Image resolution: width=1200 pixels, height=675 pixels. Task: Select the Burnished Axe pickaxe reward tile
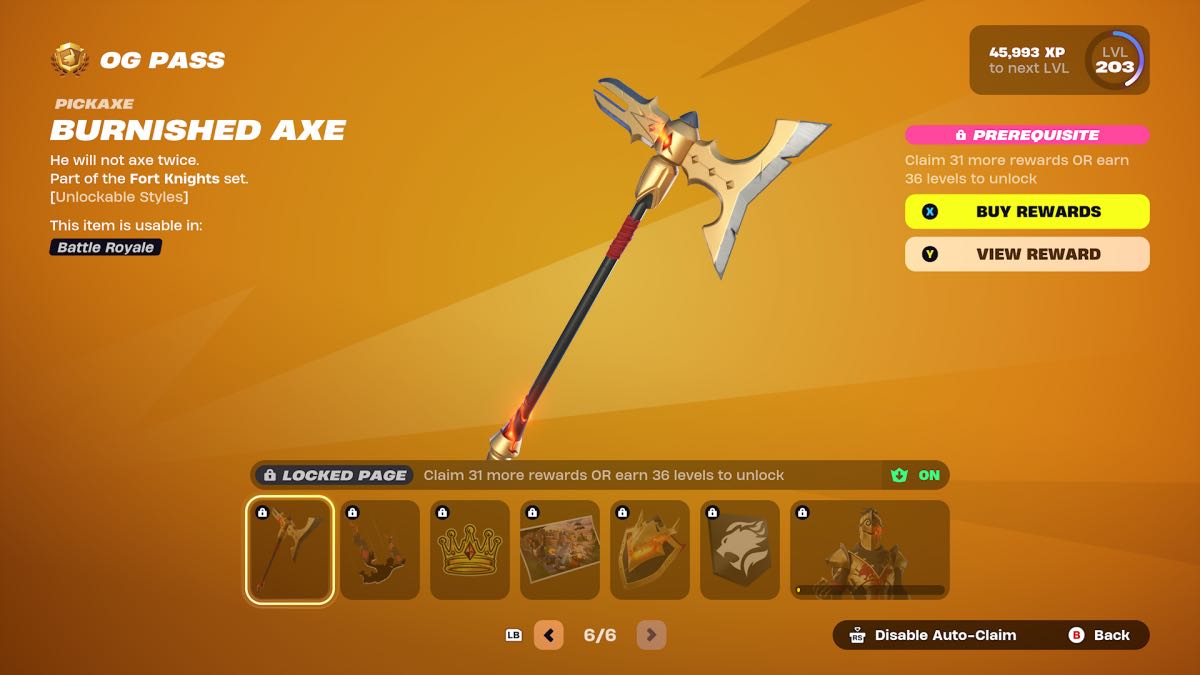coord(289,550)
